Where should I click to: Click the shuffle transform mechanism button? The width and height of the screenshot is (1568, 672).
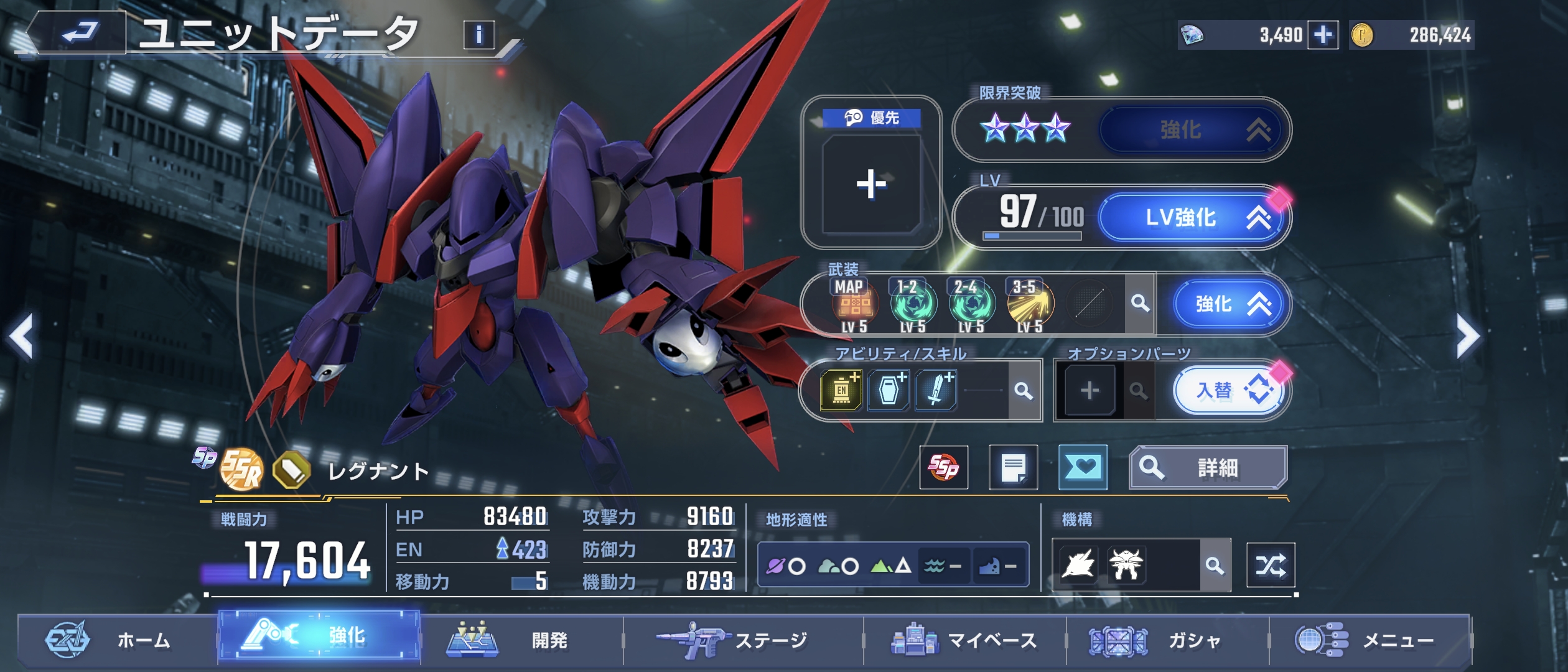1271,566
